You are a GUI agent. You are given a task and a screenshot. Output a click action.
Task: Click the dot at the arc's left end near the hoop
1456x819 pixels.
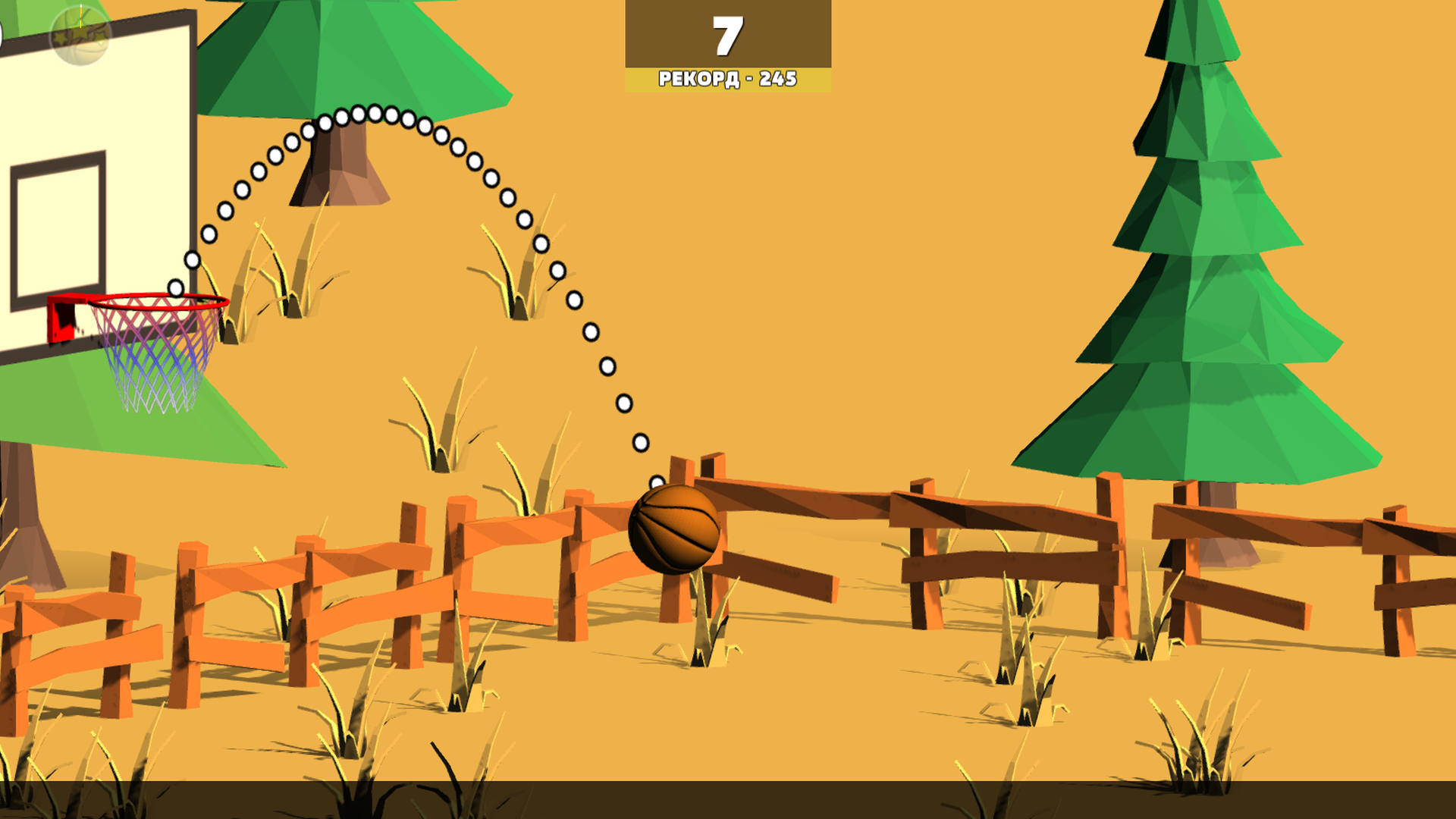coord(174,287)
